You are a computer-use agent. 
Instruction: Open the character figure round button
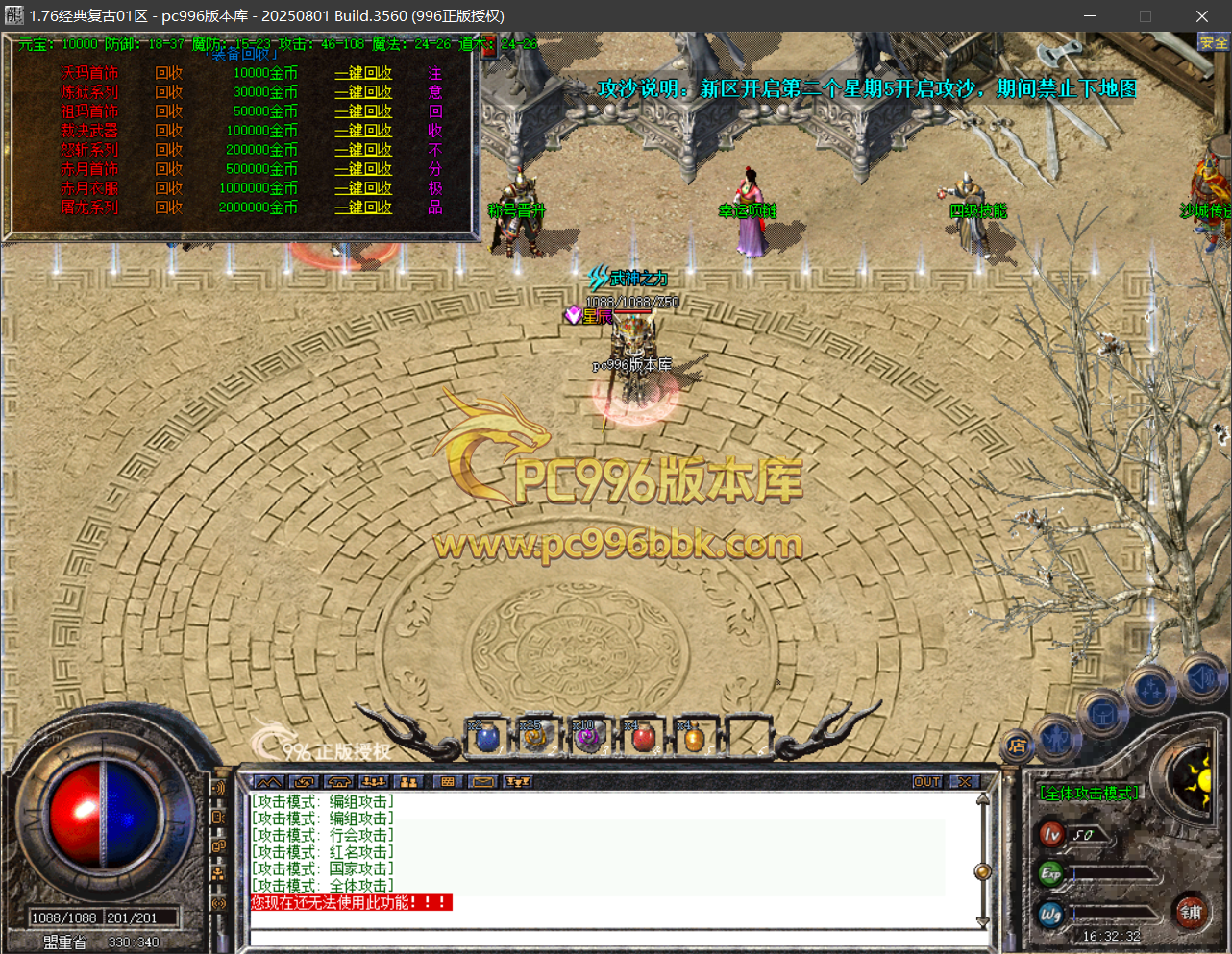(x=1056, y=738)
